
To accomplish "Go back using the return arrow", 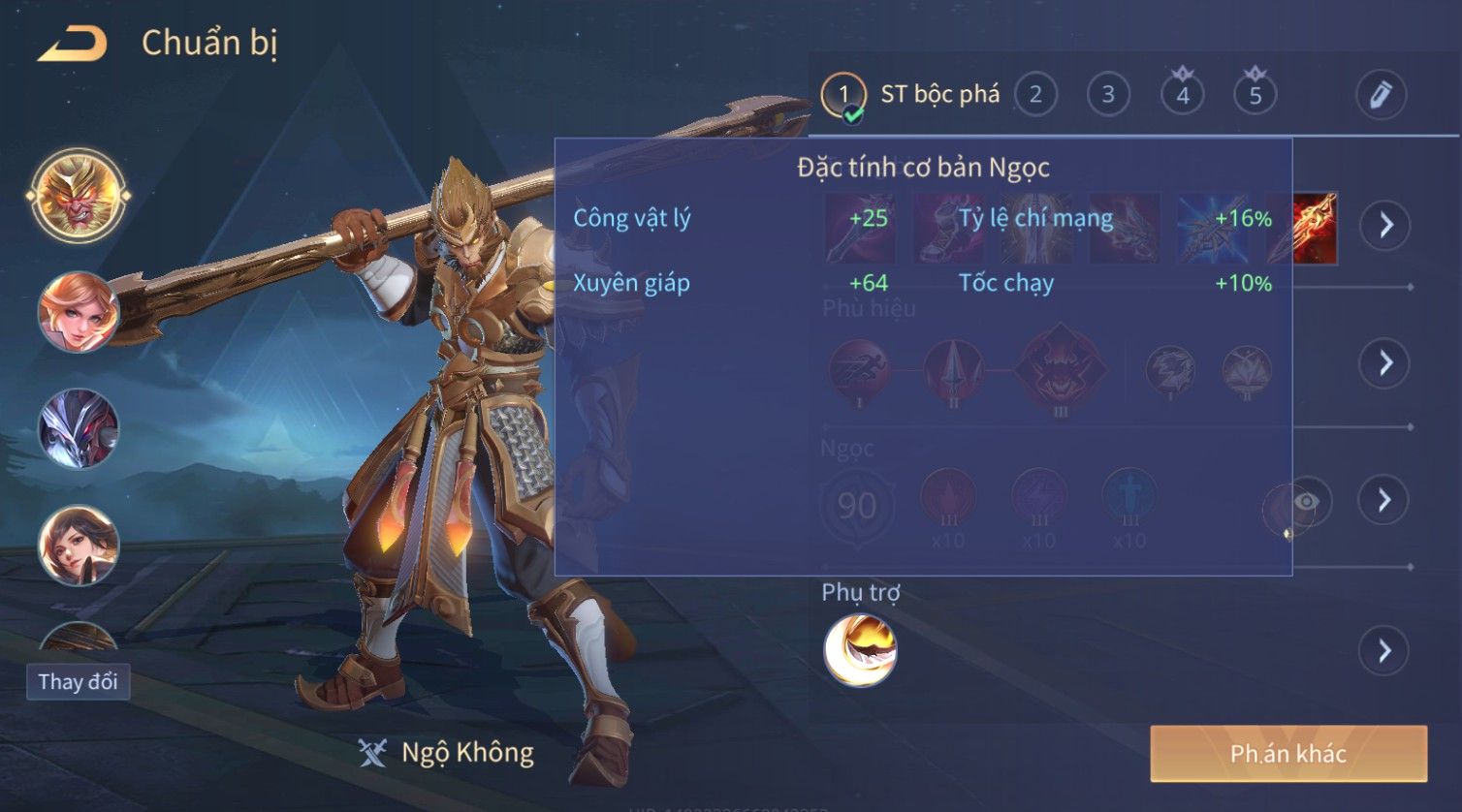I will coord(73,45).
